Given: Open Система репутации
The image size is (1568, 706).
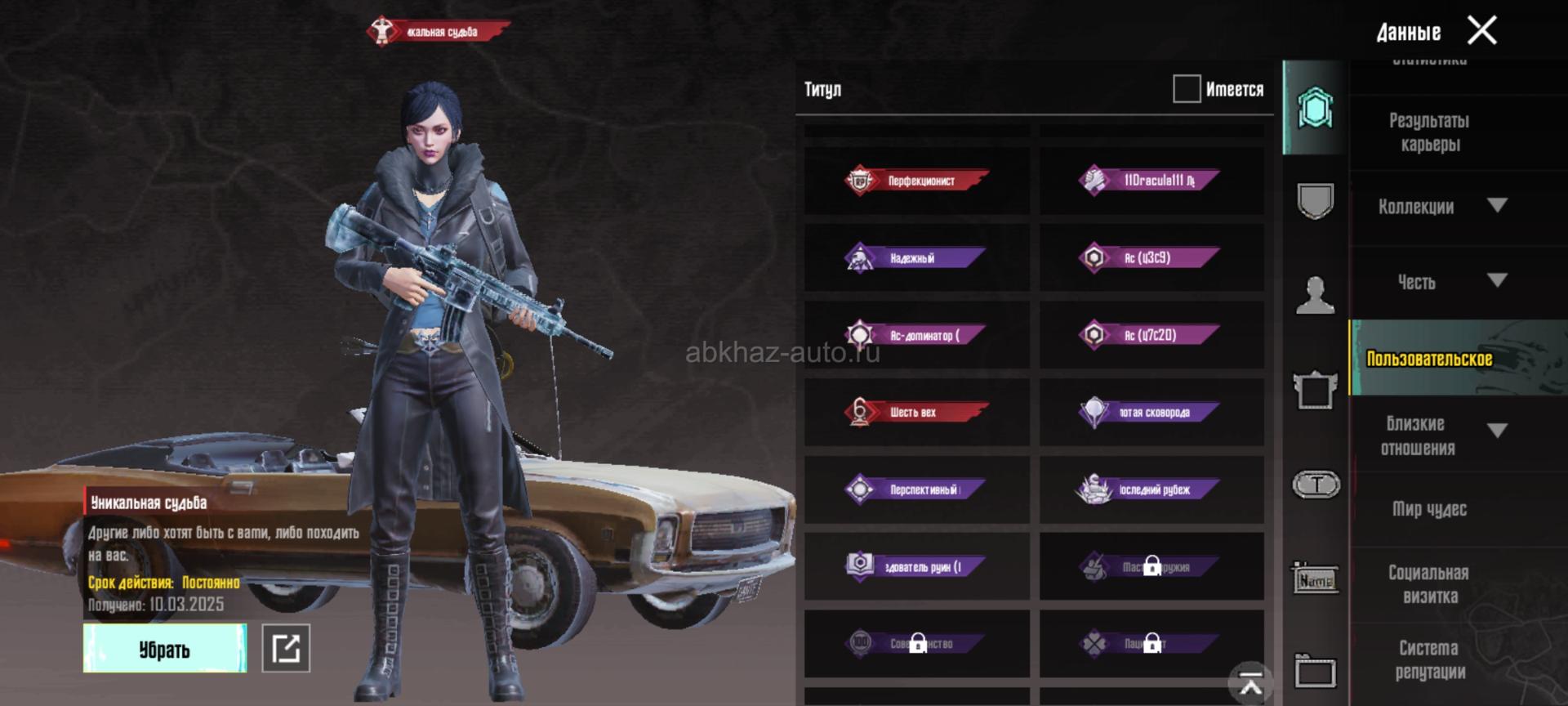Looking at the screenshot, I should click(x=1429, y=660).
